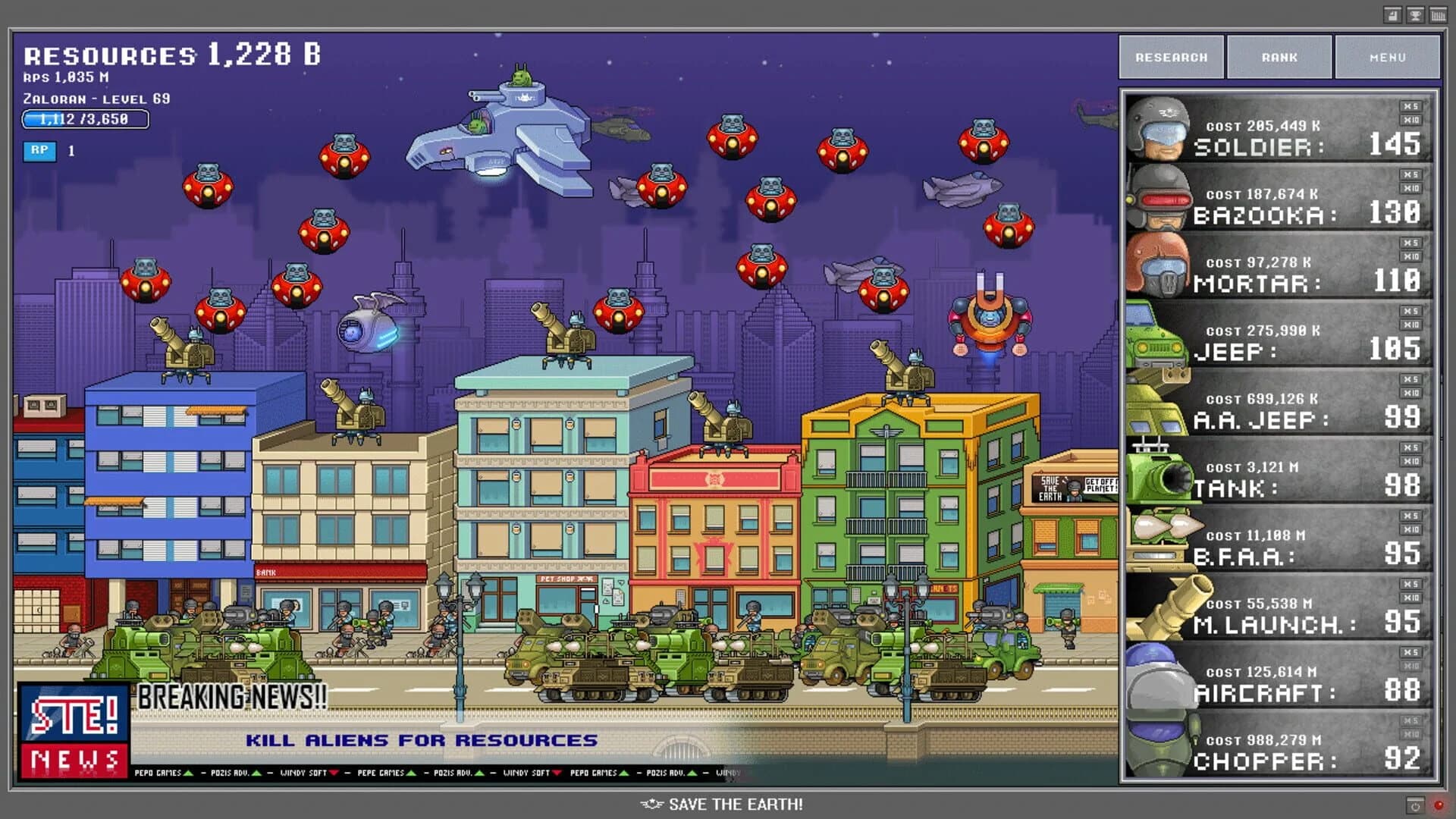Select the Soldier unit portrait icon
This screenshot has width=1456, height=819.
point(1160,129)
